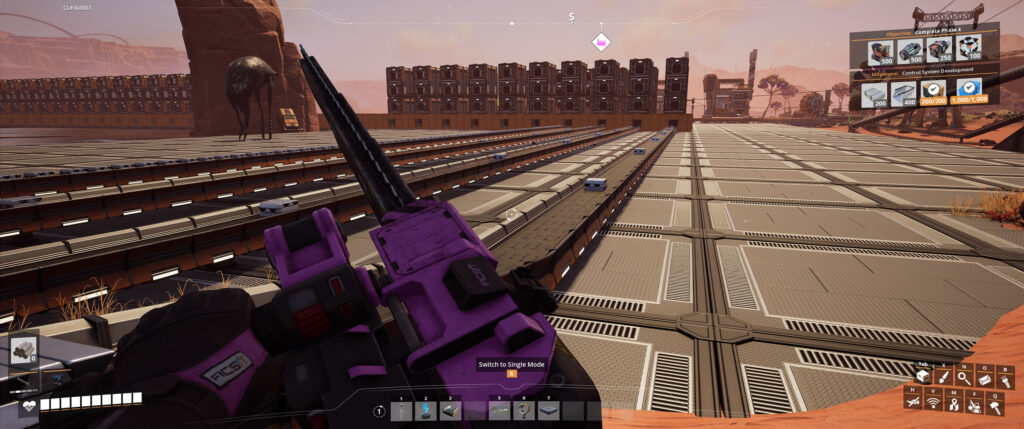Select hotbar slot 3 item

coord(449,411)
